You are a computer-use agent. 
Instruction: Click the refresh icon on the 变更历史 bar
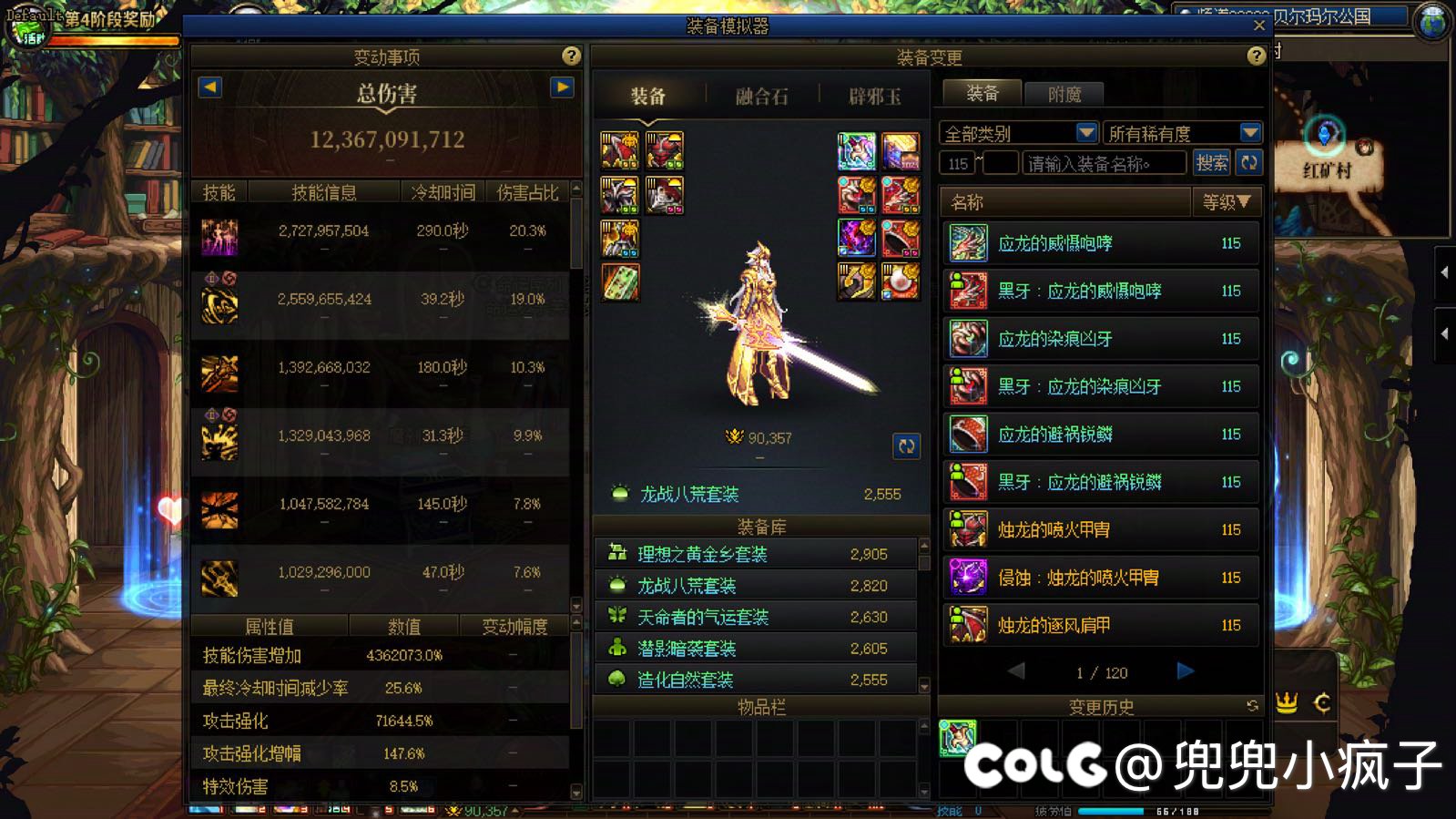[1254, 704]
